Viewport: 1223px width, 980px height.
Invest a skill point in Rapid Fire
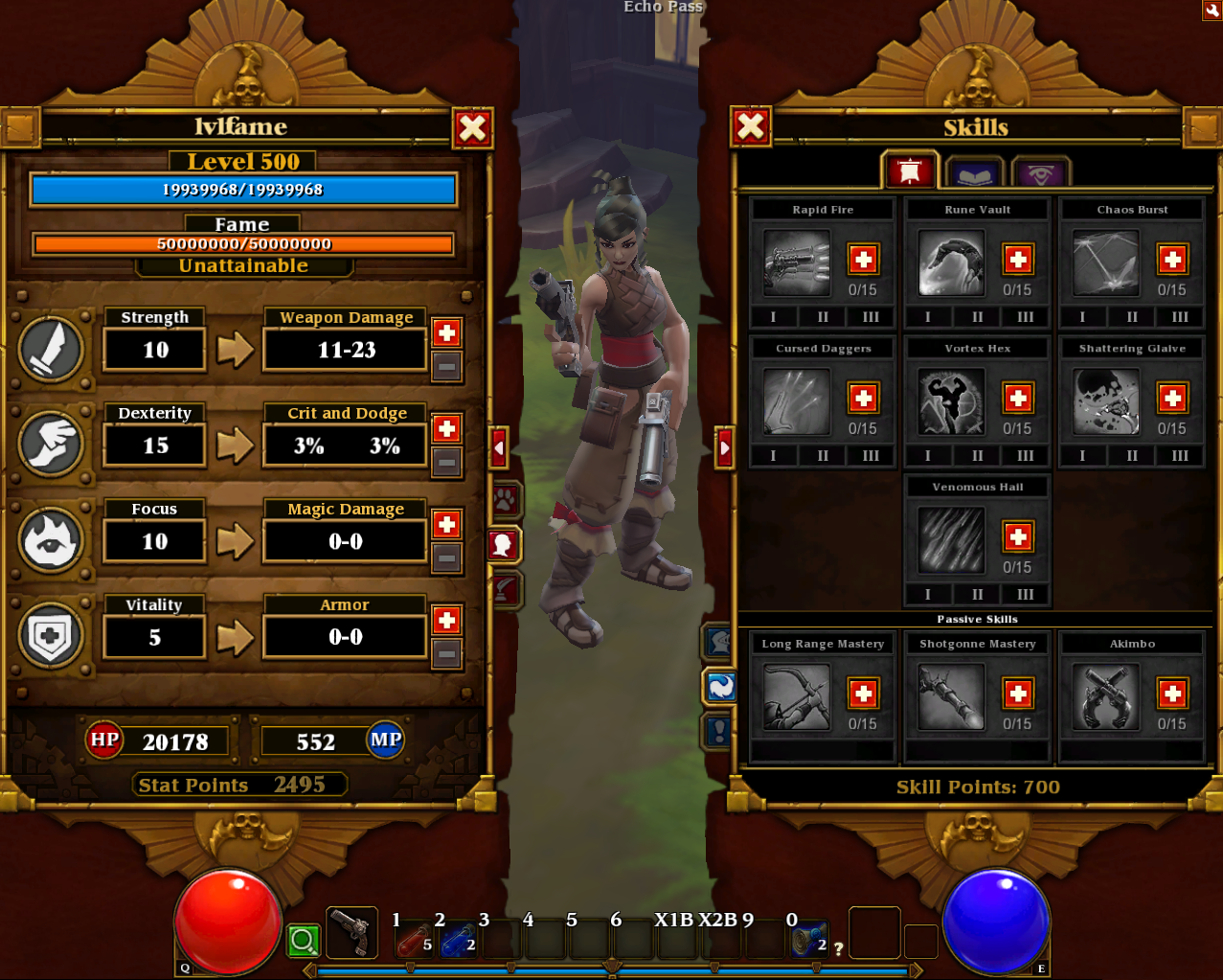click(x=863, y=259)
